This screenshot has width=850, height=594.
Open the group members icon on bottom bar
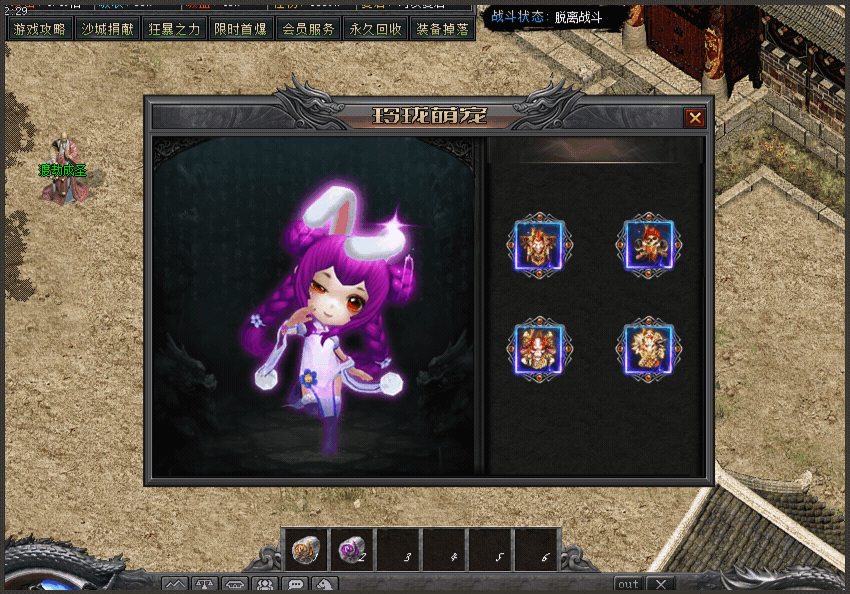265,585
